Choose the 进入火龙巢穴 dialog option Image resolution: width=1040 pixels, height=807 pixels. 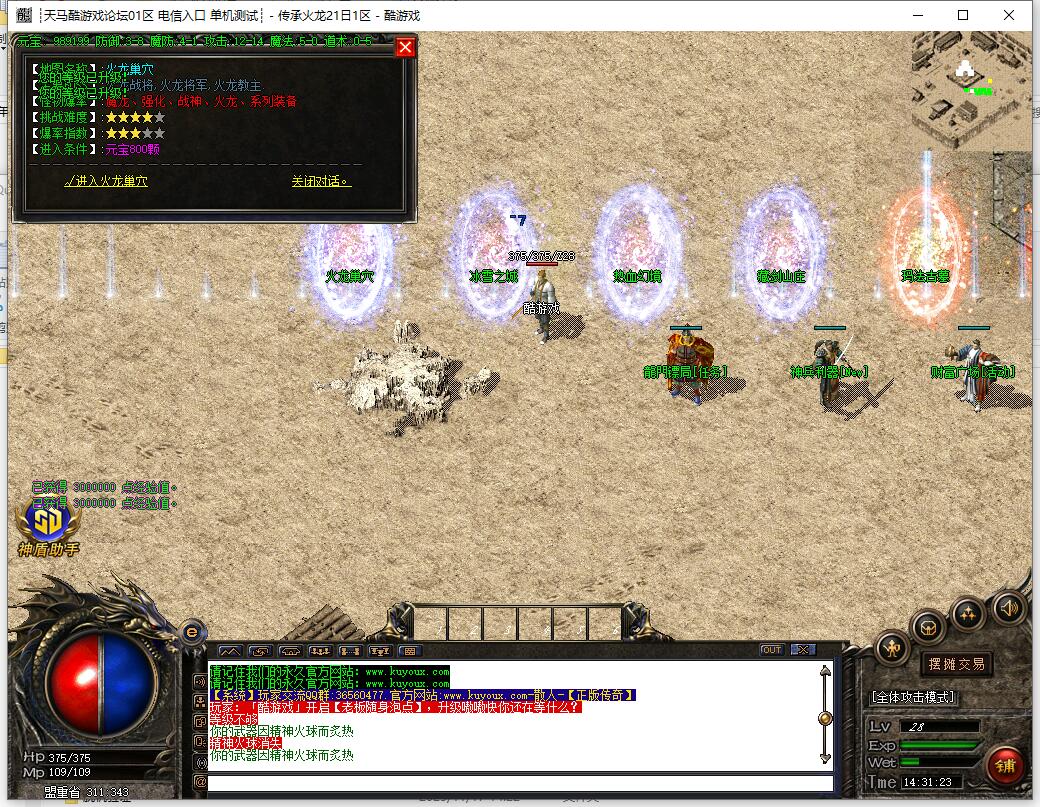106,181
